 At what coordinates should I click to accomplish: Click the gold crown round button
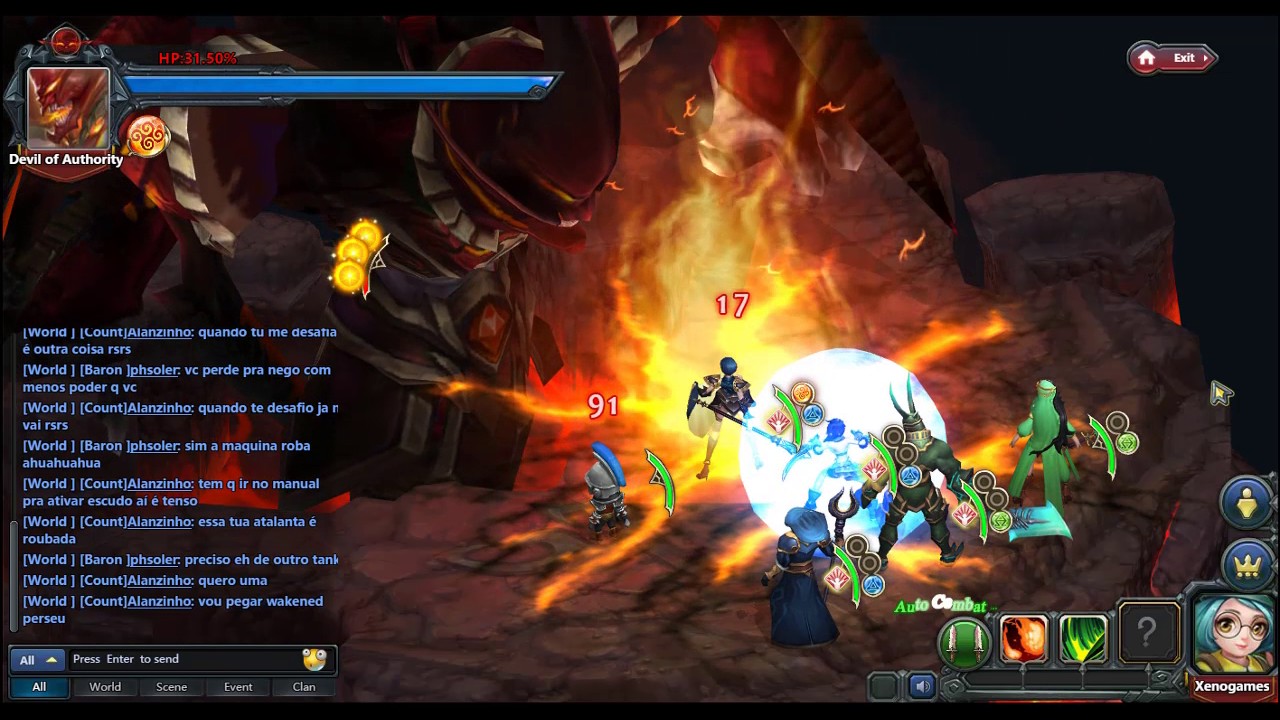[1246, 564]
